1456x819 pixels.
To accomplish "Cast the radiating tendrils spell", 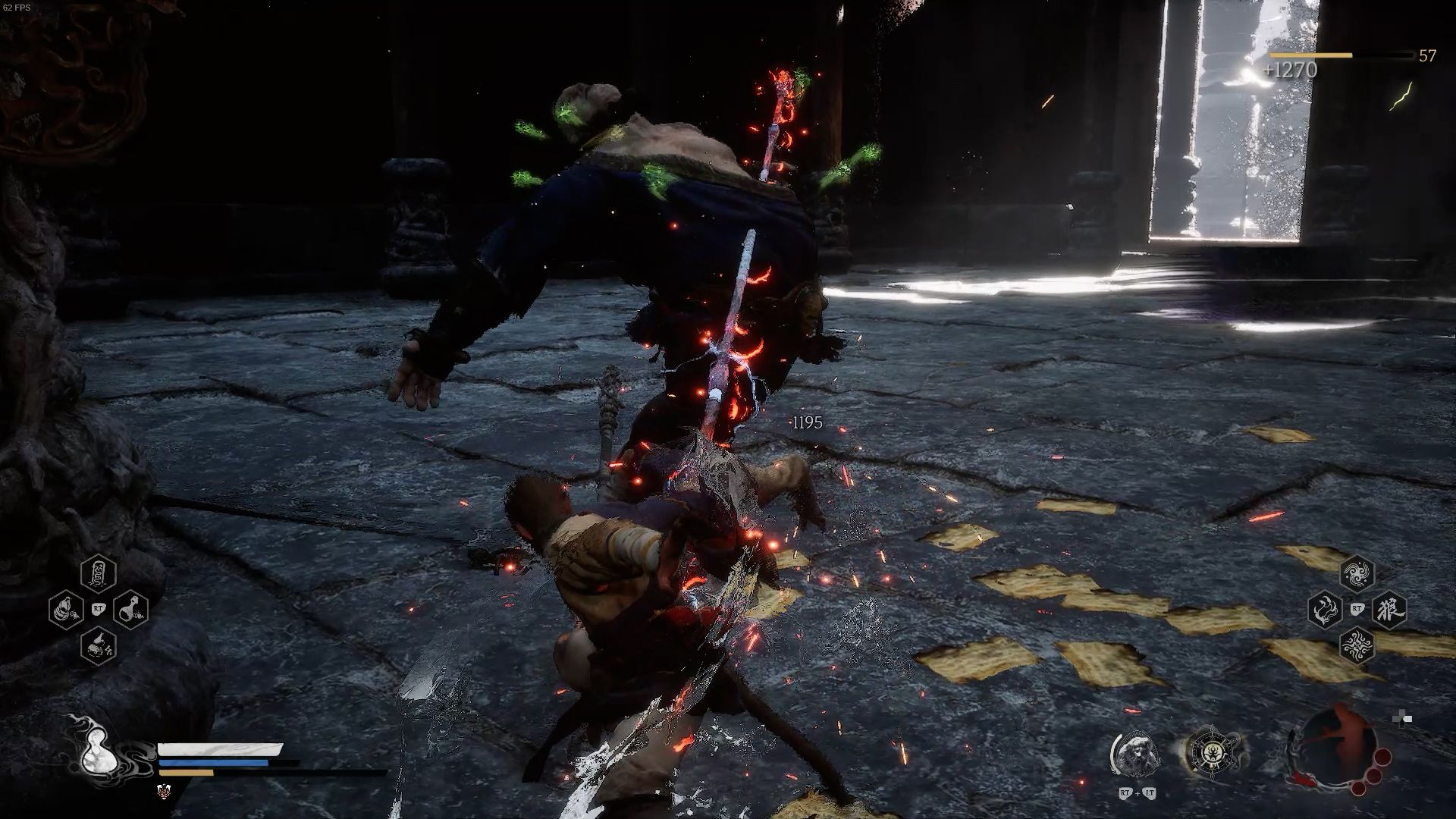I will point(1357,645).
